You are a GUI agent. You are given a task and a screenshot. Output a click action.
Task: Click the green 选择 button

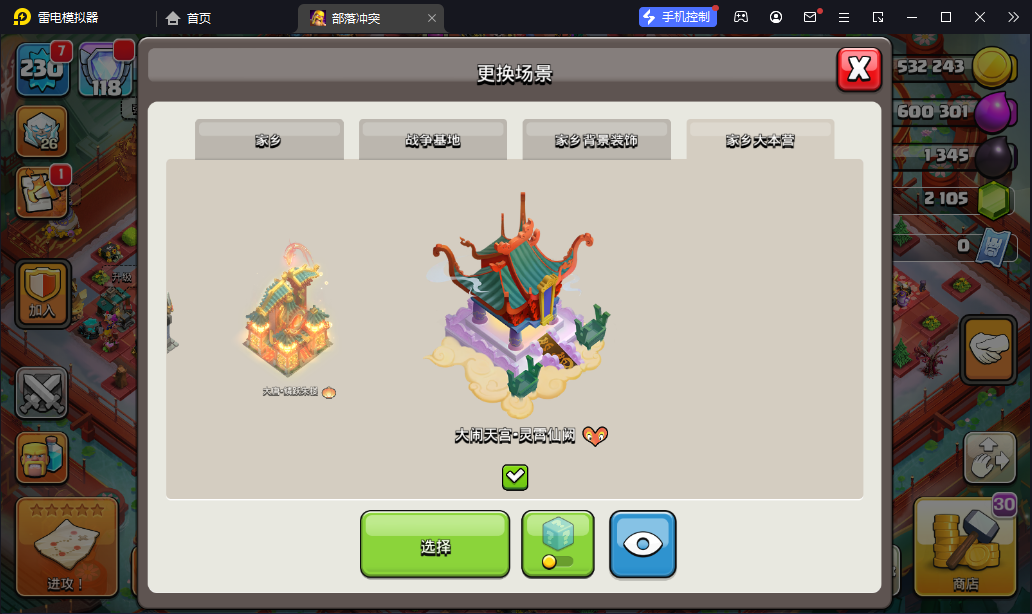pyautogui.click(x=435, y=545)
